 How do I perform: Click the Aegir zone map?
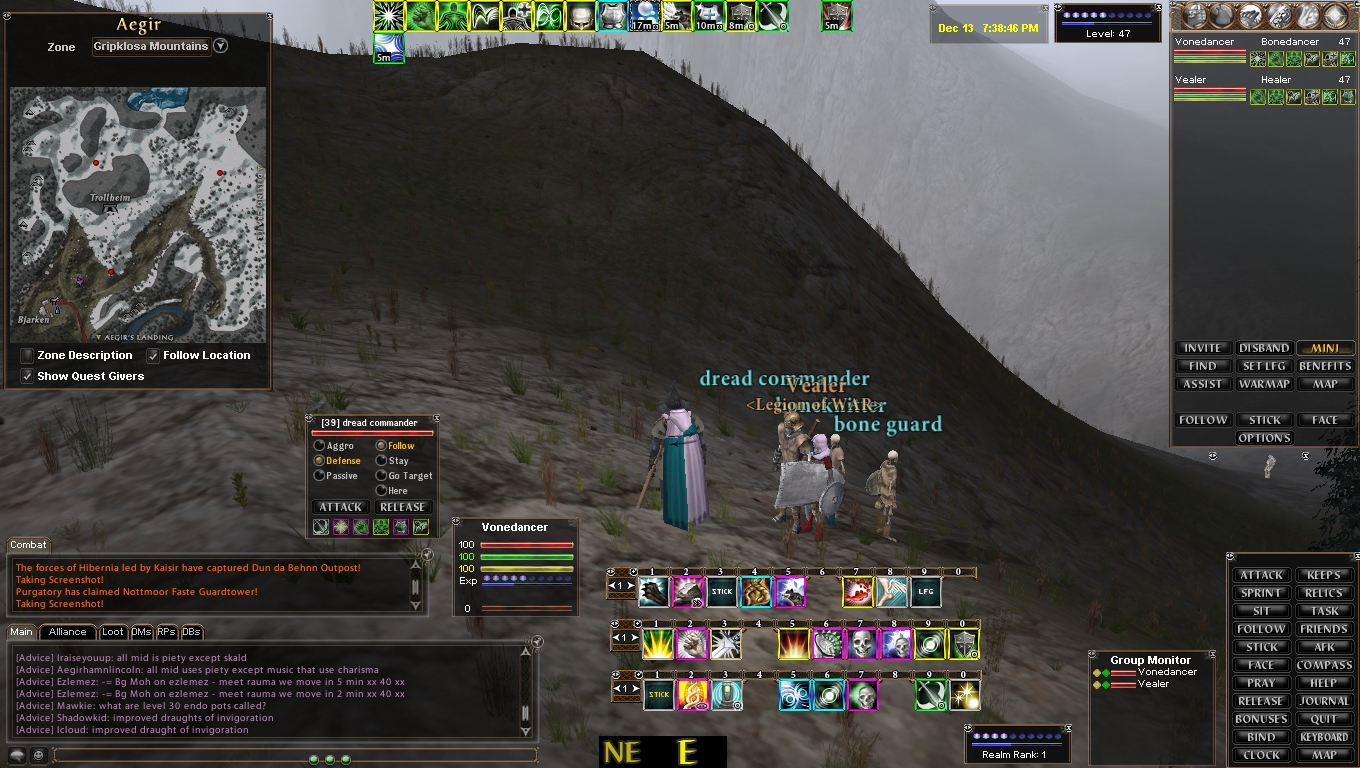coord(138,214)
